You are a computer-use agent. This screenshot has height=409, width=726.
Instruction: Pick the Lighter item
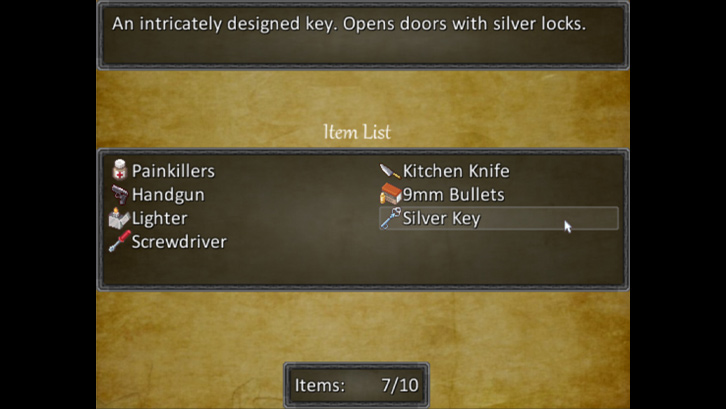[159, 218]
